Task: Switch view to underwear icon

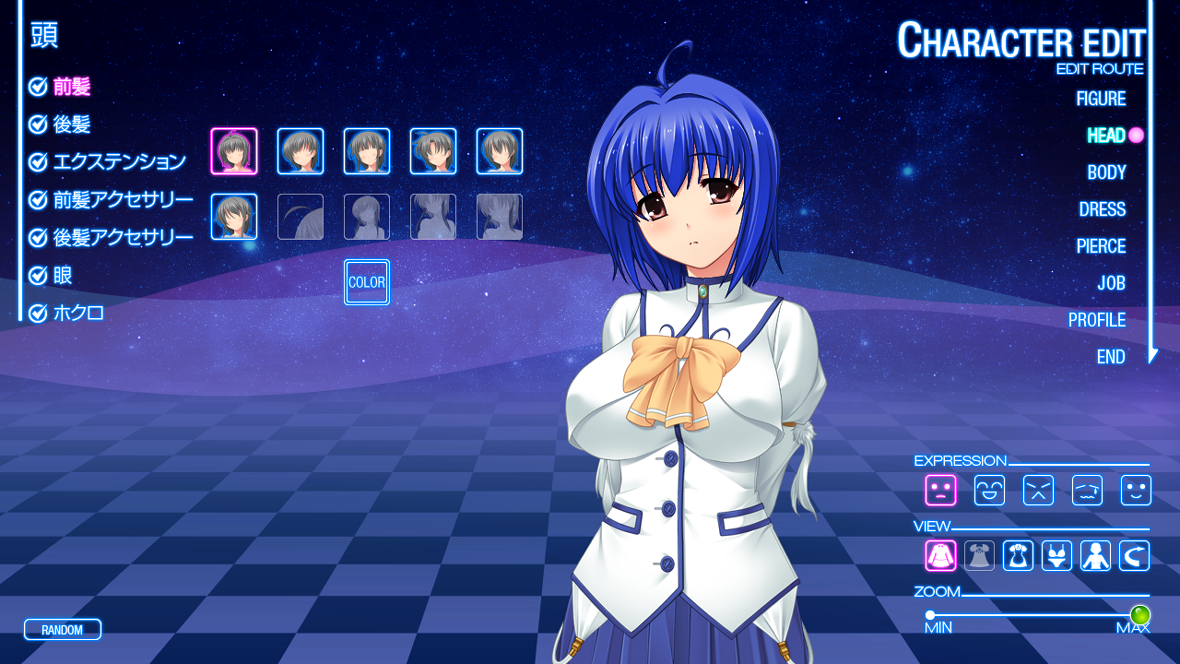Action: pyautogui.click(x=1057, y=556)
